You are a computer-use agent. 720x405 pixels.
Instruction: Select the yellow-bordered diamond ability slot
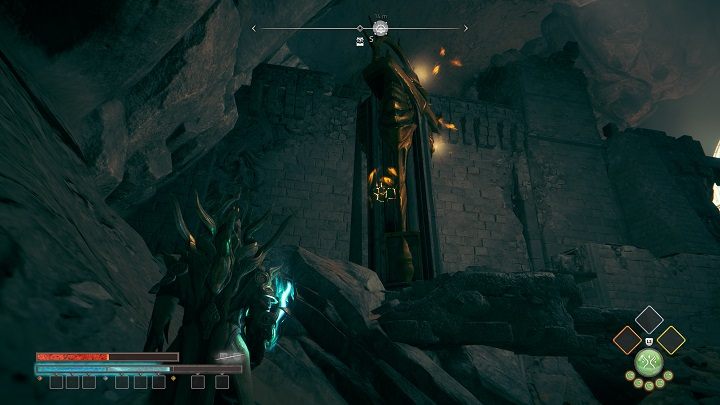point(670,340)
